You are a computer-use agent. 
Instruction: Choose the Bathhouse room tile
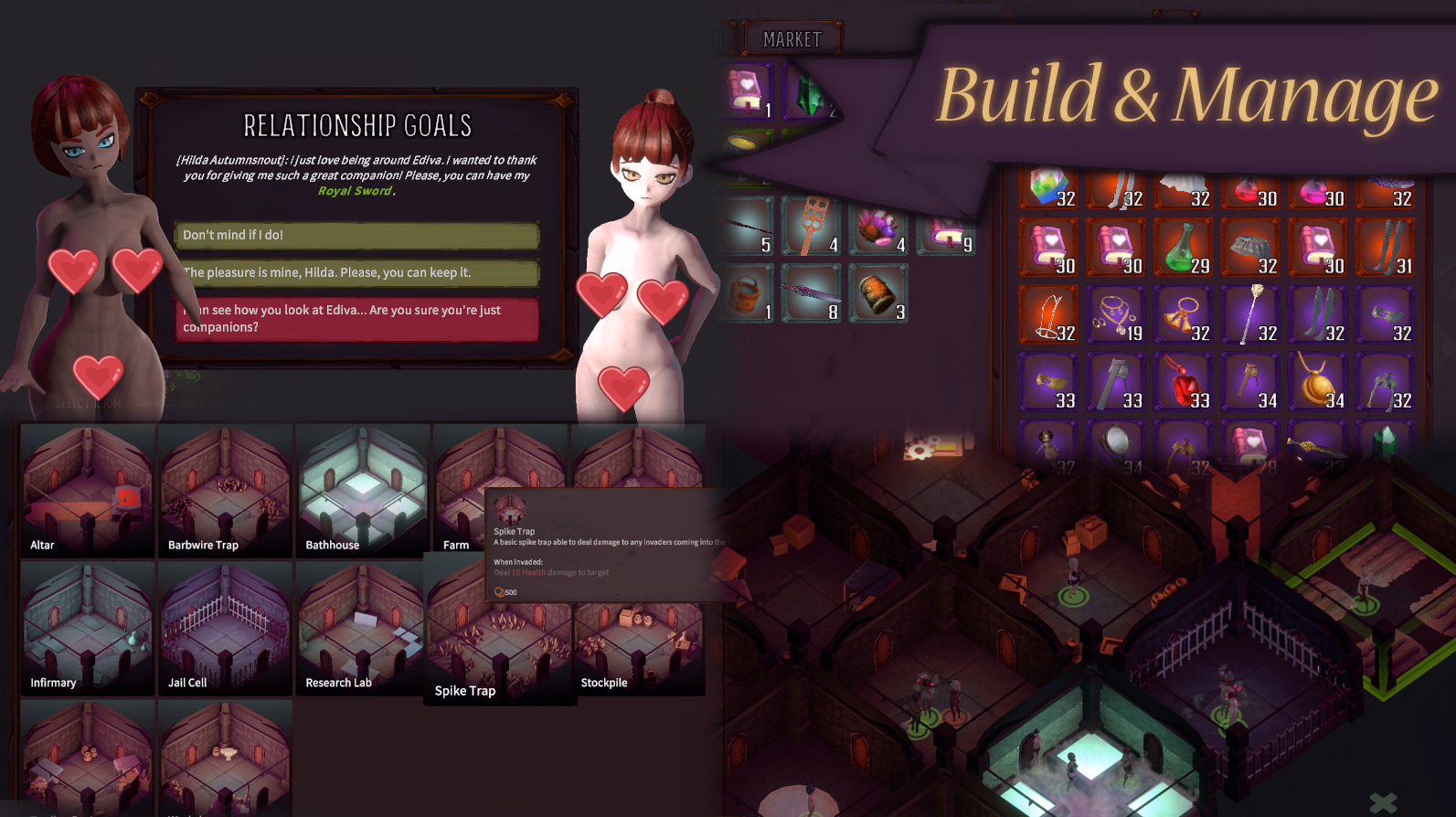pos(360,489)
